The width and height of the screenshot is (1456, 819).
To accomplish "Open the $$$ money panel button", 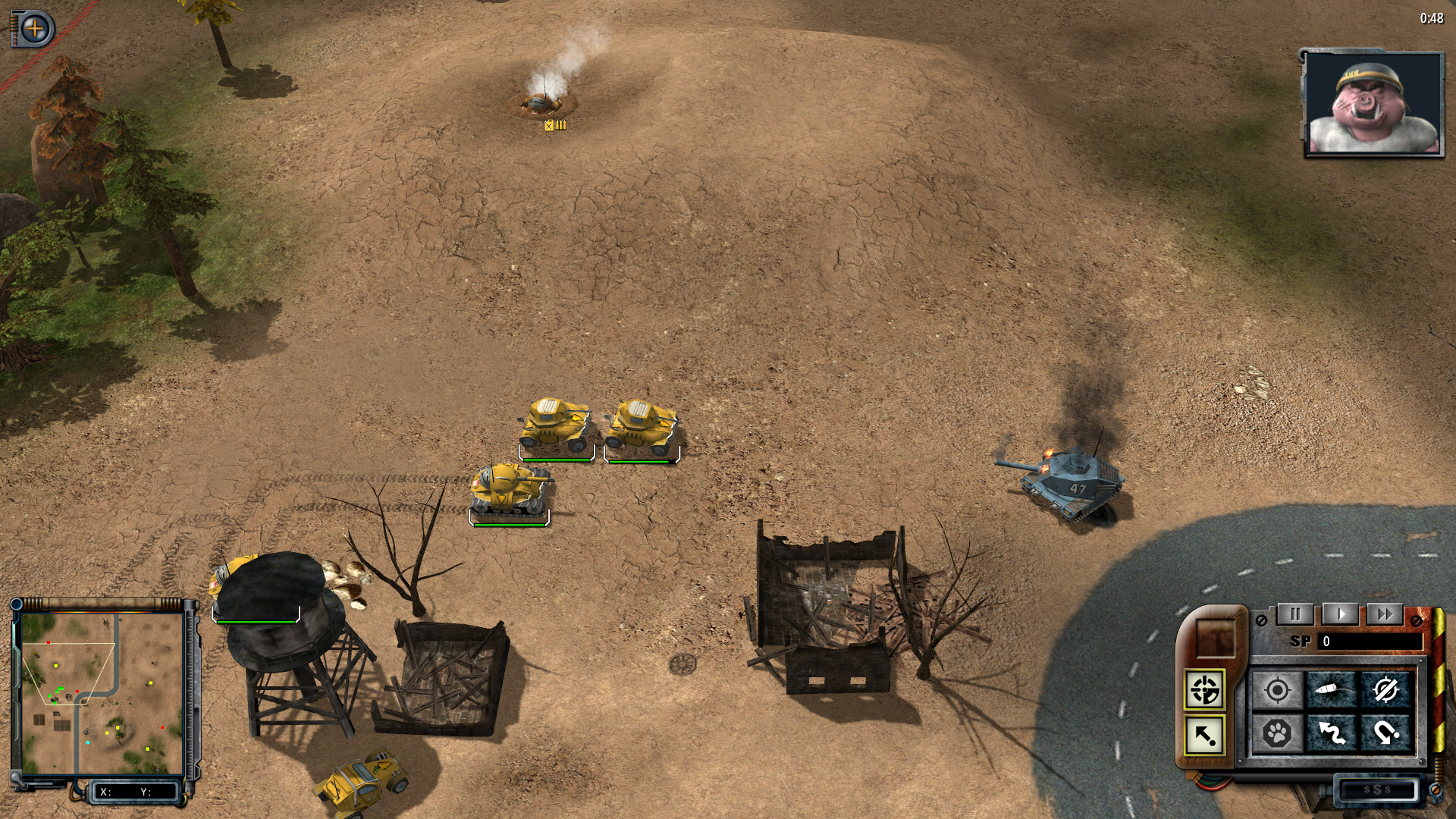I will point(1377,790).
